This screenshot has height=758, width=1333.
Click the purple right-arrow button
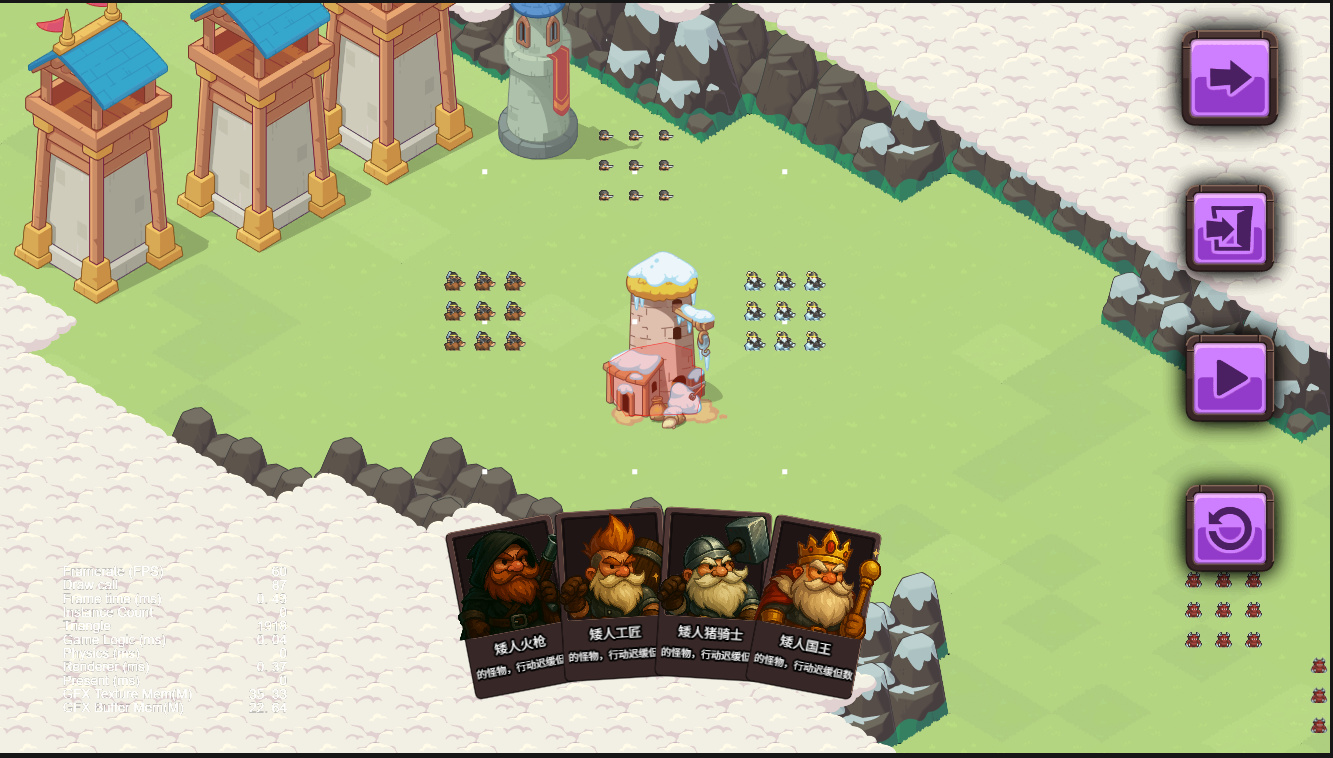coord(1229,78)
